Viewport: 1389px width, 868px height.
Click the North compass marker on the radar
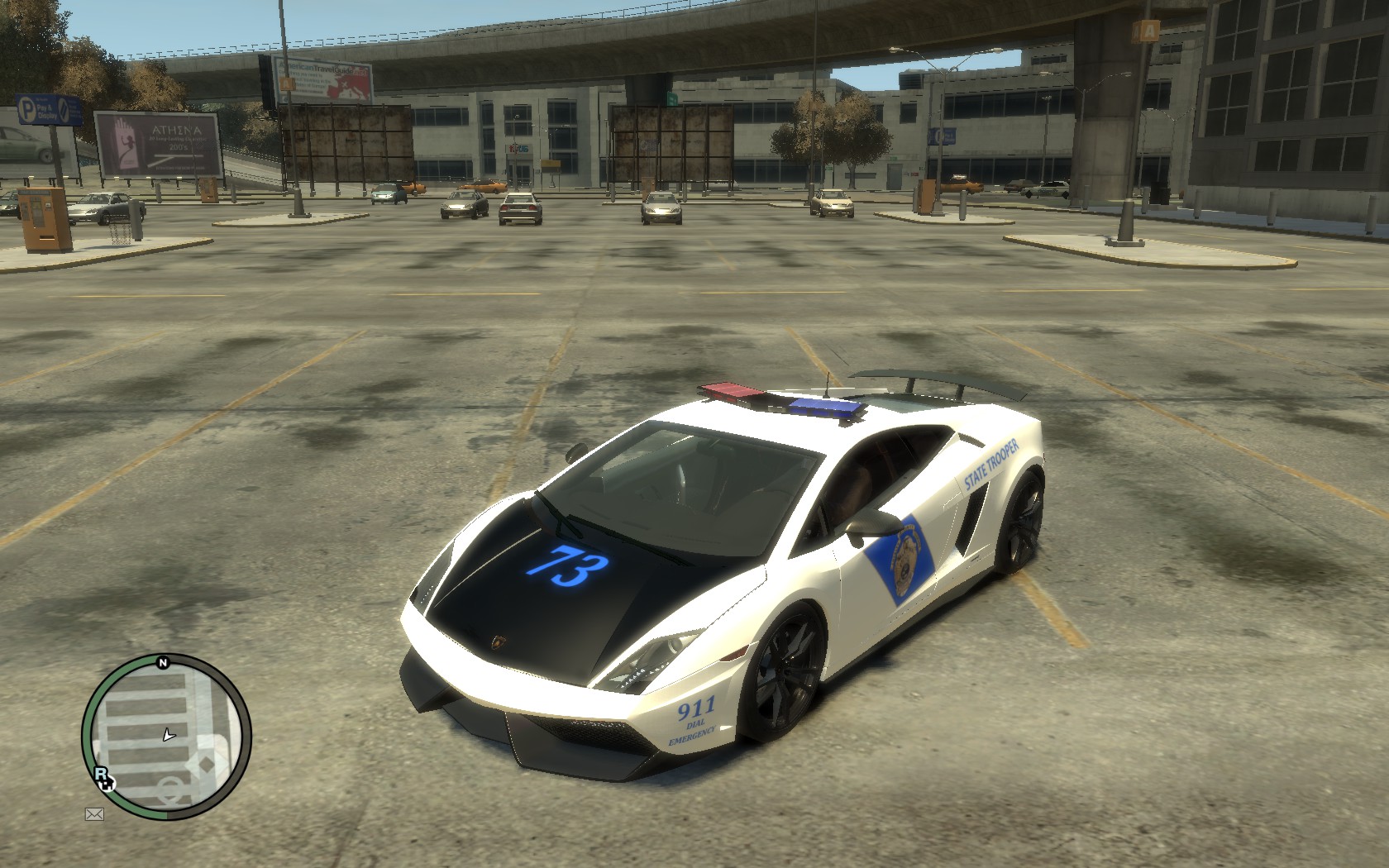point(163,662)
